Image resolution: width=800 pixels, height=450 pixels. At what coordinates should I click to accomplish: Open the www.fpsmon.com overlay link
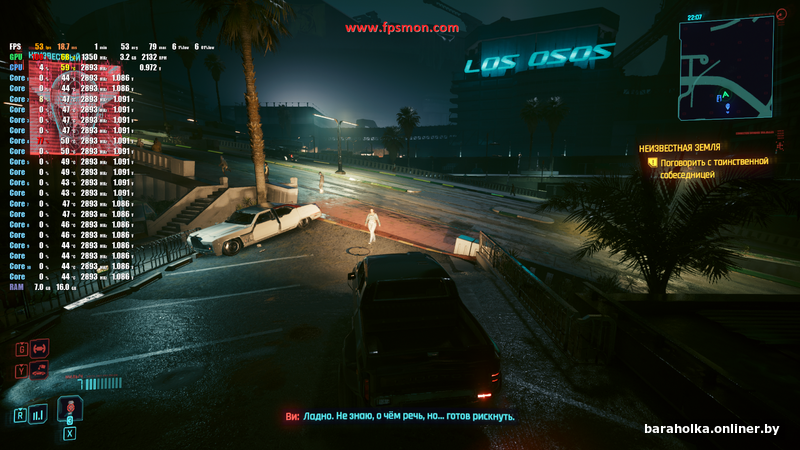tap(402, 28)
